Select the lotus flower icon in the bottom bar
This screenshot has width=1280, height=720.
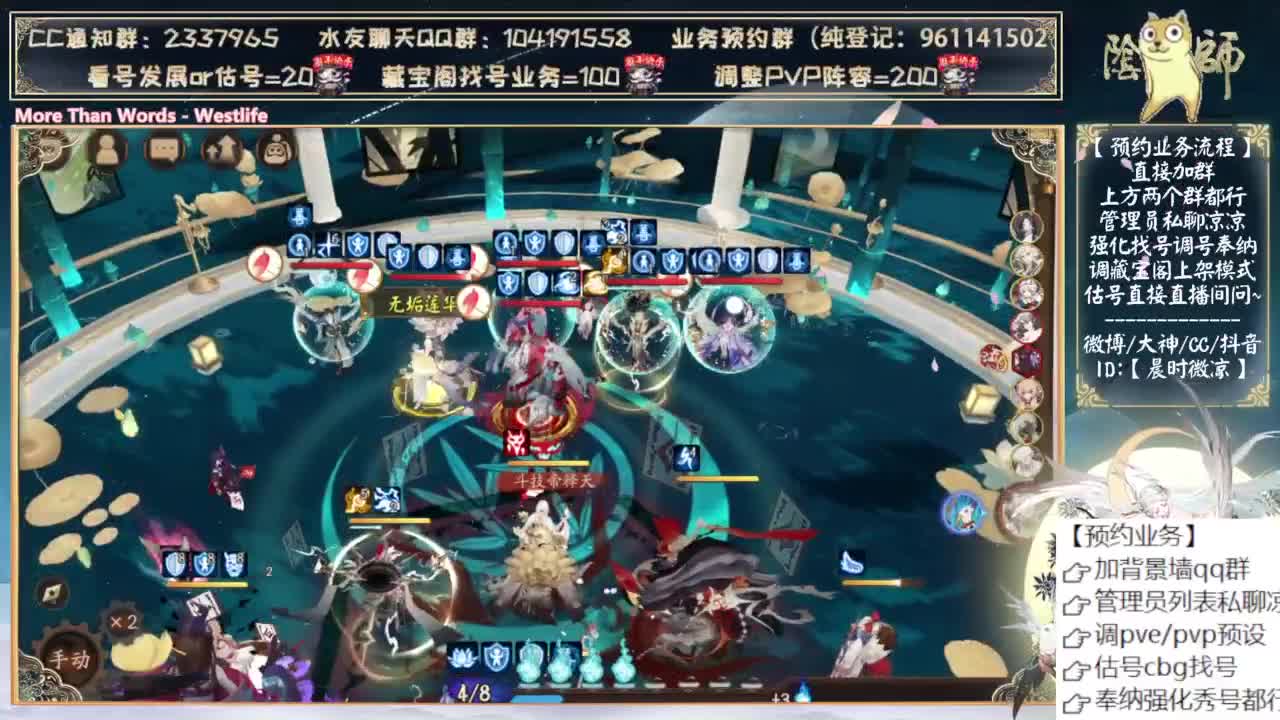pos(461,660)
